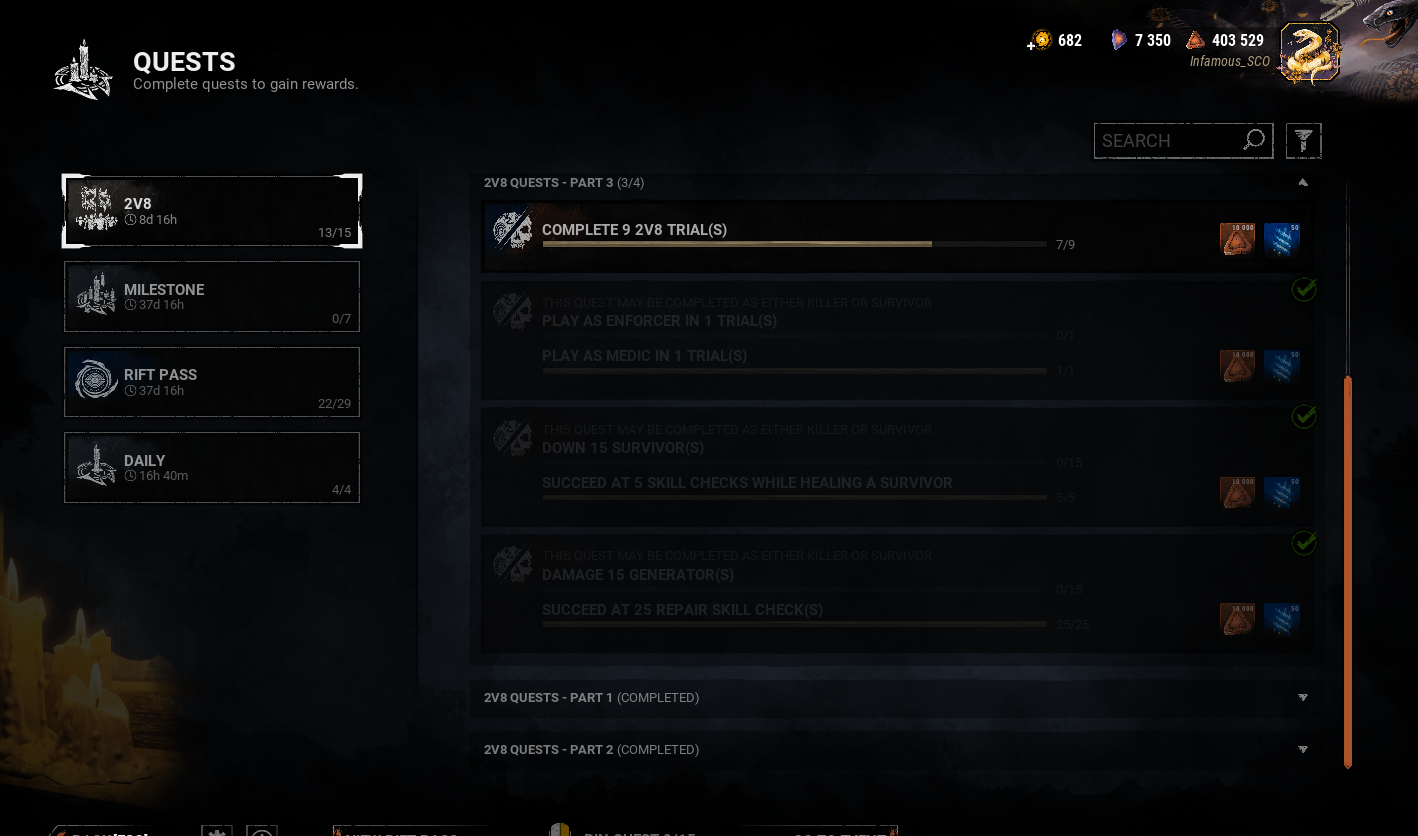Toggle the green checkmark on the Enforcer quest
The image size is (1418, 836).
point(1304,289)
